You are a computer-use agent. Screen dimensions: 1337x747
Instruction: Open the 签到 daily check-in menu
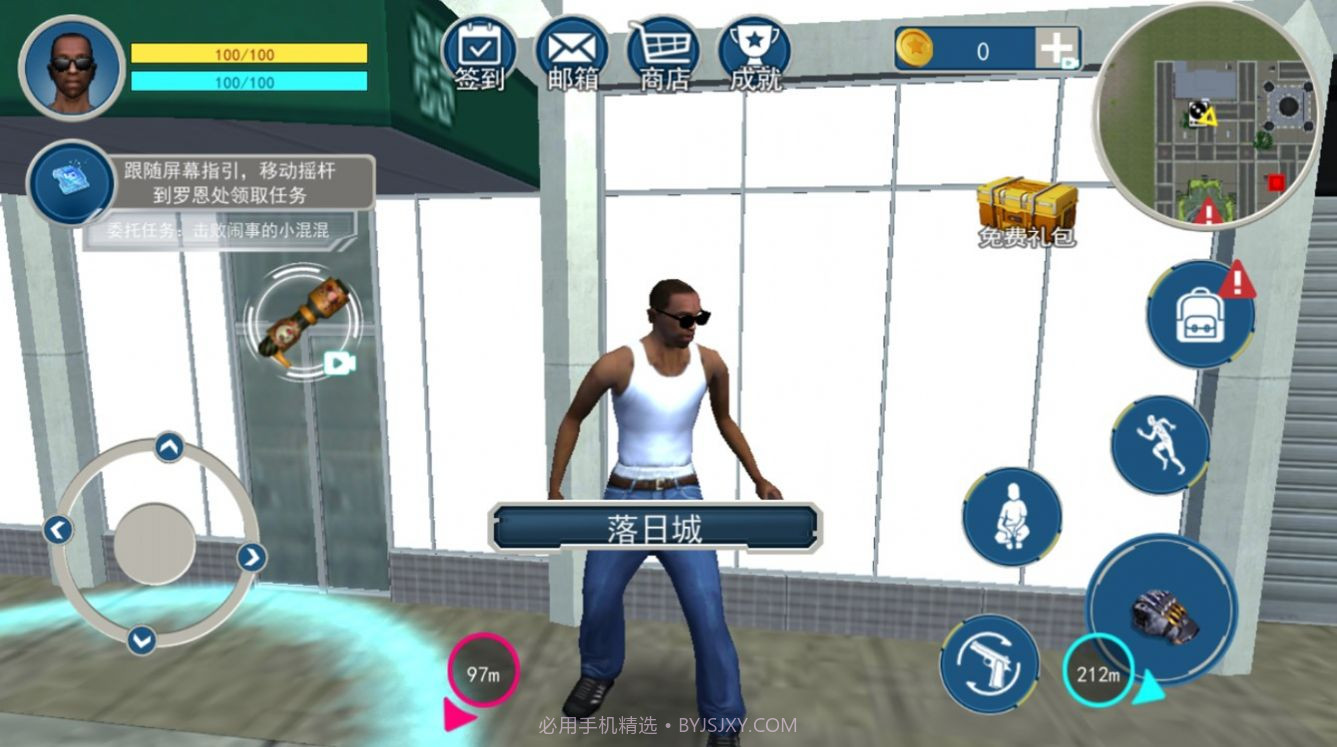[x=480, y=52]
